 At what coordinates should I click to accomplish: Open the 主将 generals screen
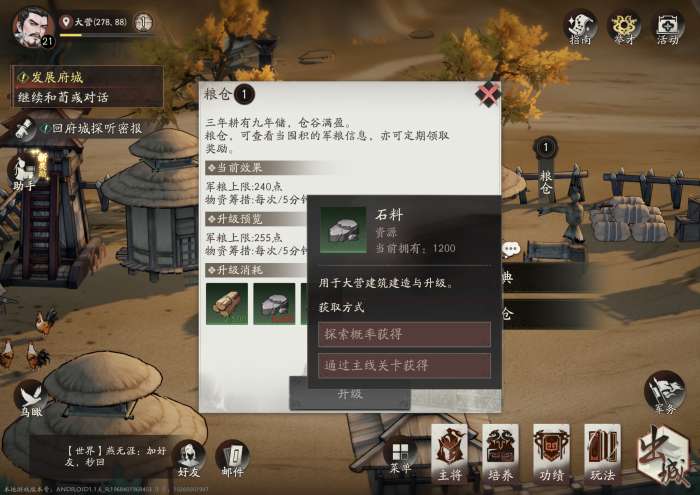point(450,452)
